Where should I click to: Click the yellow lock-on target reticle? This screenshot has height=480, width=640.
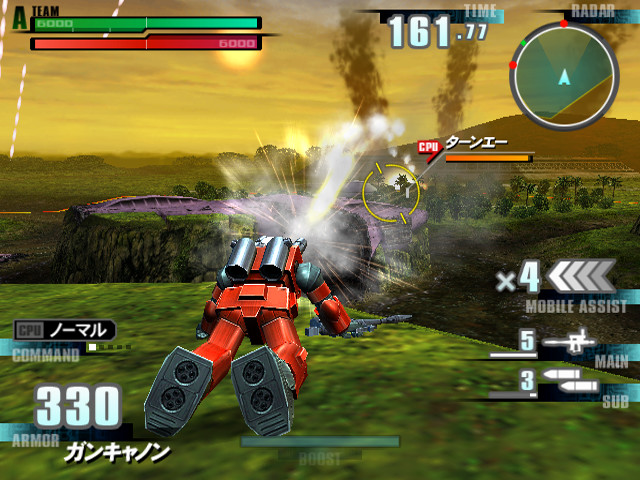(391, 189)
